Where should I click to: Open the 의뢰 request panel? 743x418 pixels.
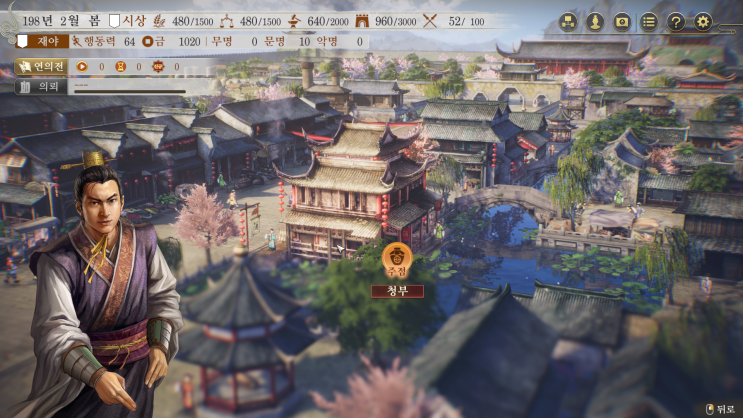coord(41,86)
